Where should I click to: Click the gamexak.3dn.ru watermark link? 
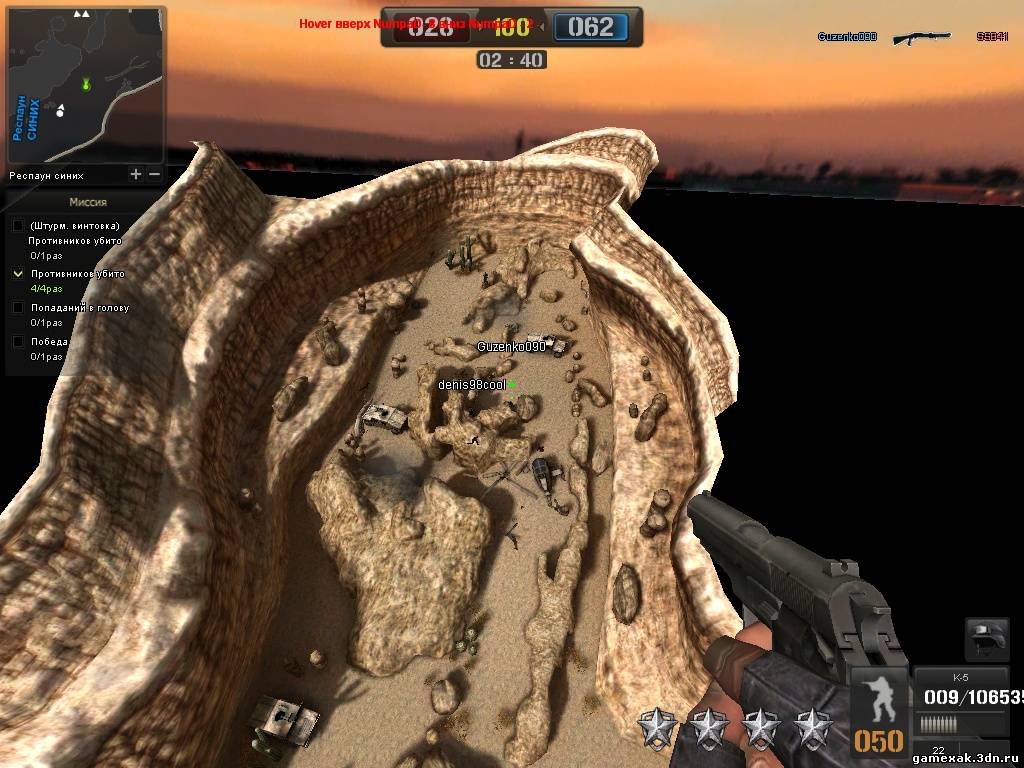(x=966, y=758)
